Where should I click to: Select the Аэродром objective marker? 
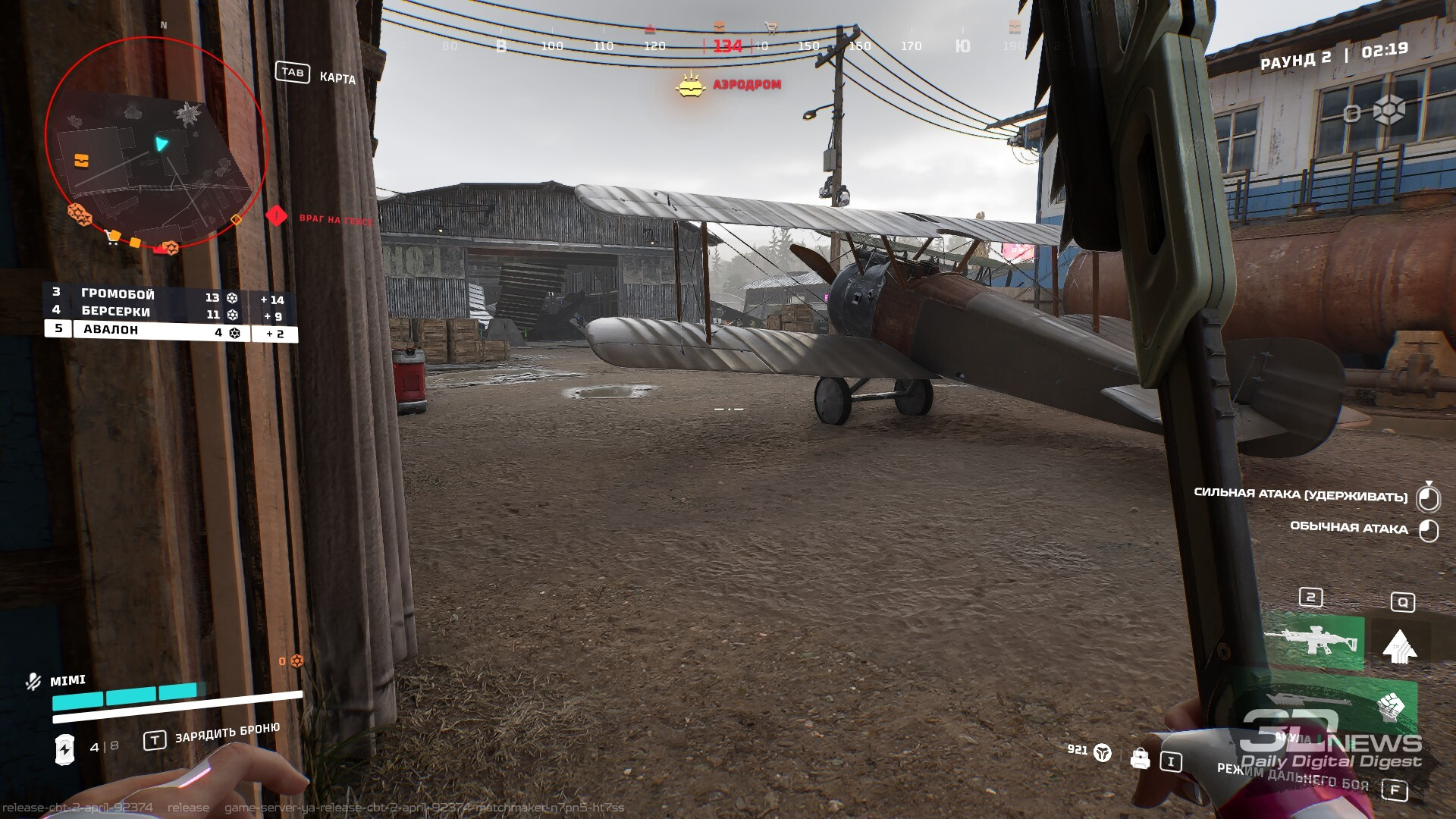point(691,85)
